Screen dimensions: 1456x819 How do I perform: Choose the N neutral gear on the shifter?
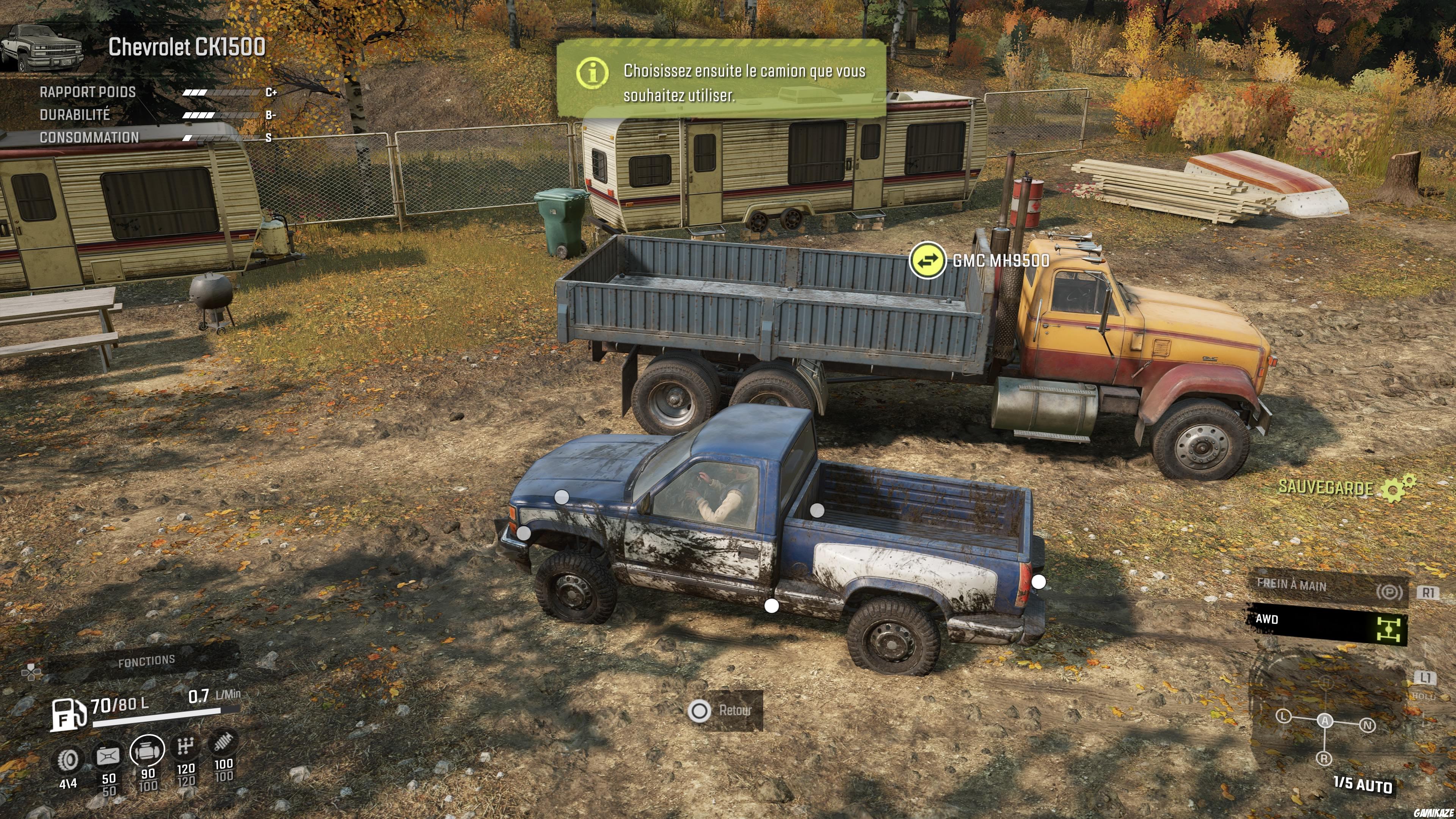tap(1367, 725)
